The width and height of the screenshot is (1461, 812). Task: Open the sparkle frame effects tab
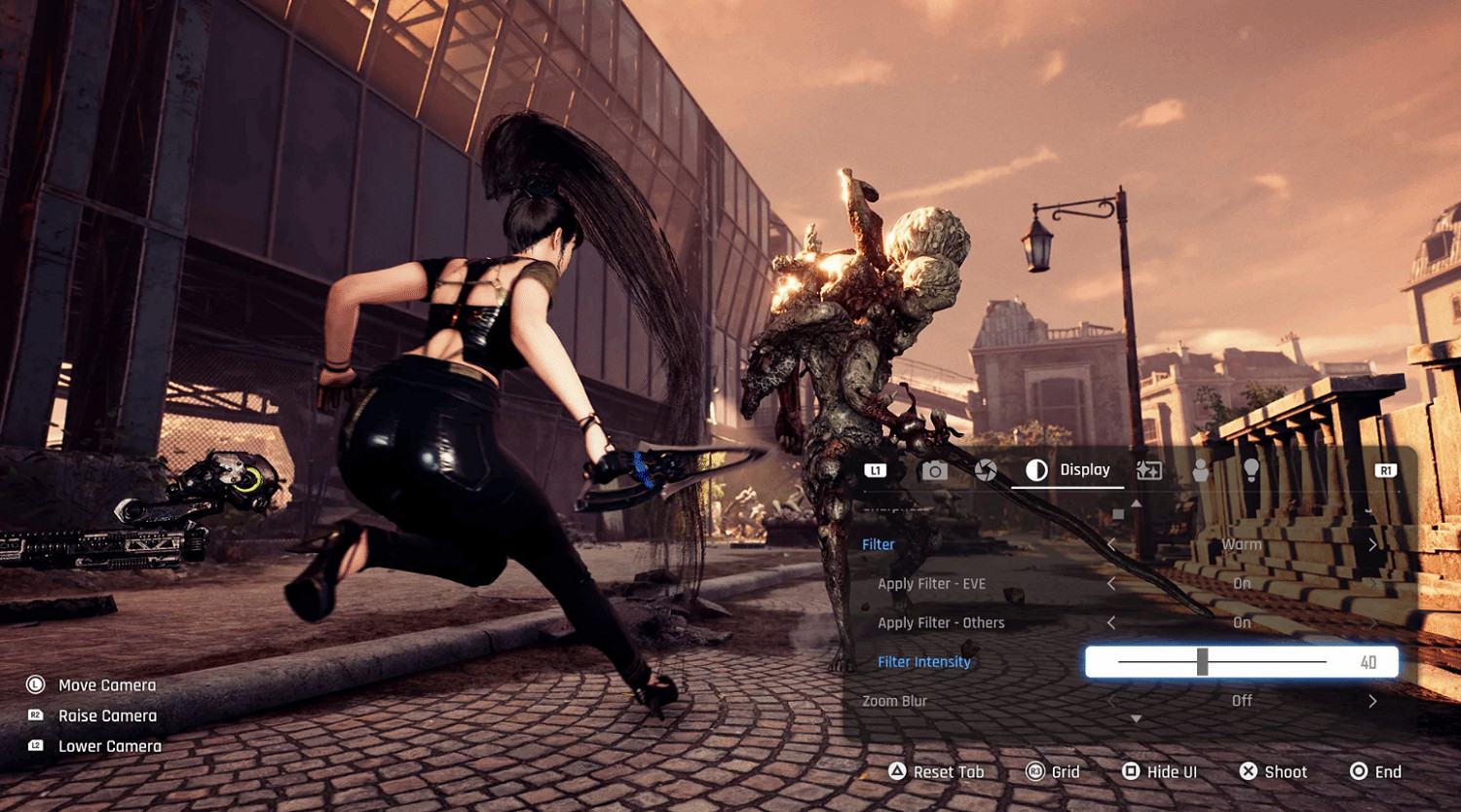pos(1148,471)
